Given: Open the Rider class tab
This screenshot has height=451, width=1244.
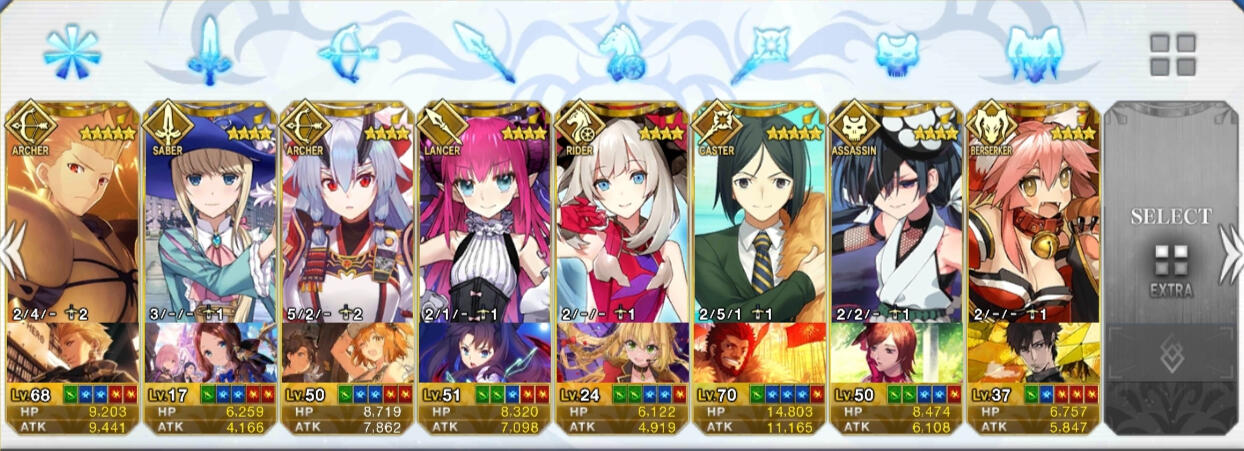Looking at the screenshot, I should [621, 51].
